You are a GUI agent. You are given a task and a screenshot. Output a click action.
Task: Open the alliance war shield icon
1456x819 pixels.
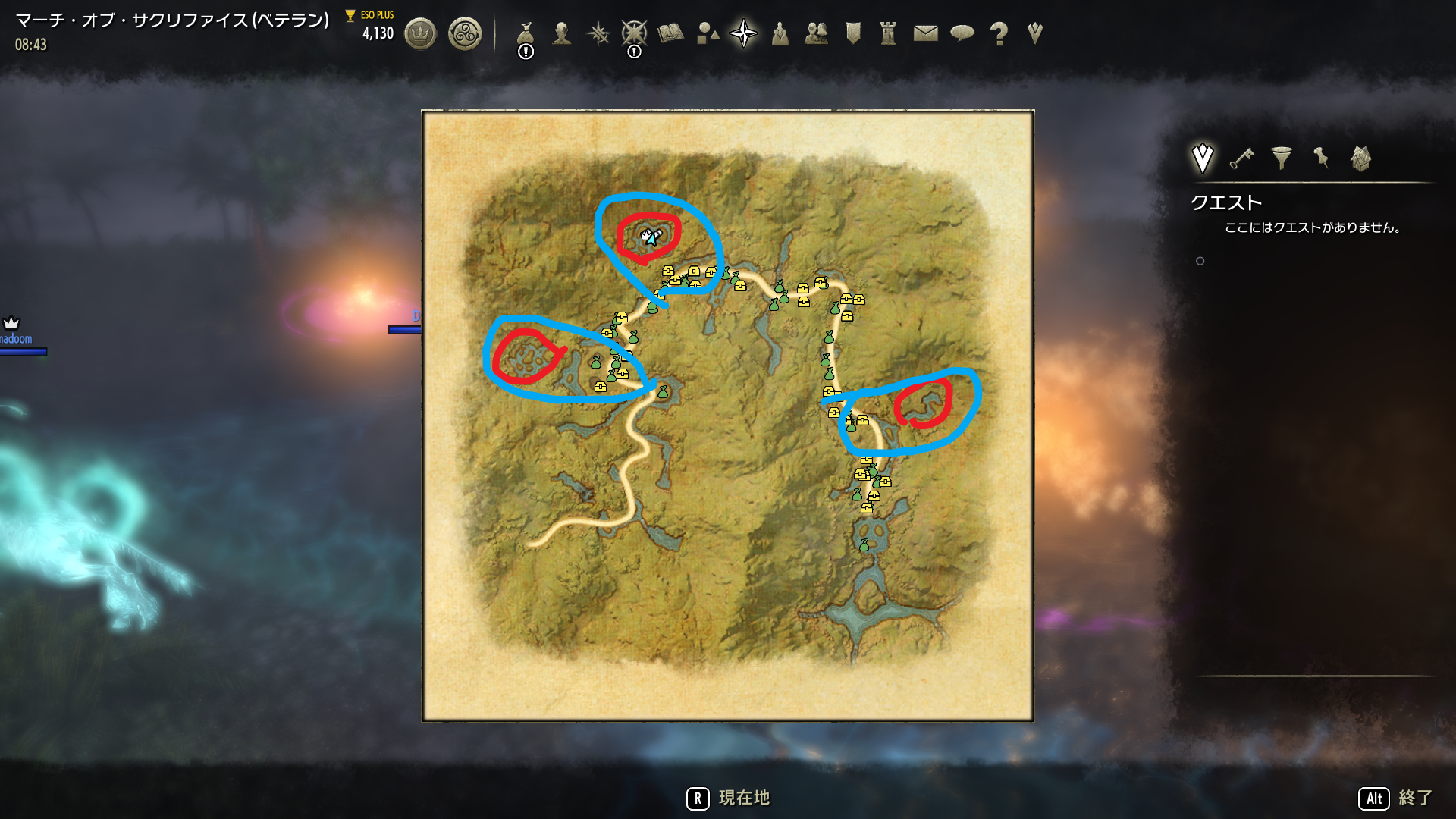tap(852, 33)
